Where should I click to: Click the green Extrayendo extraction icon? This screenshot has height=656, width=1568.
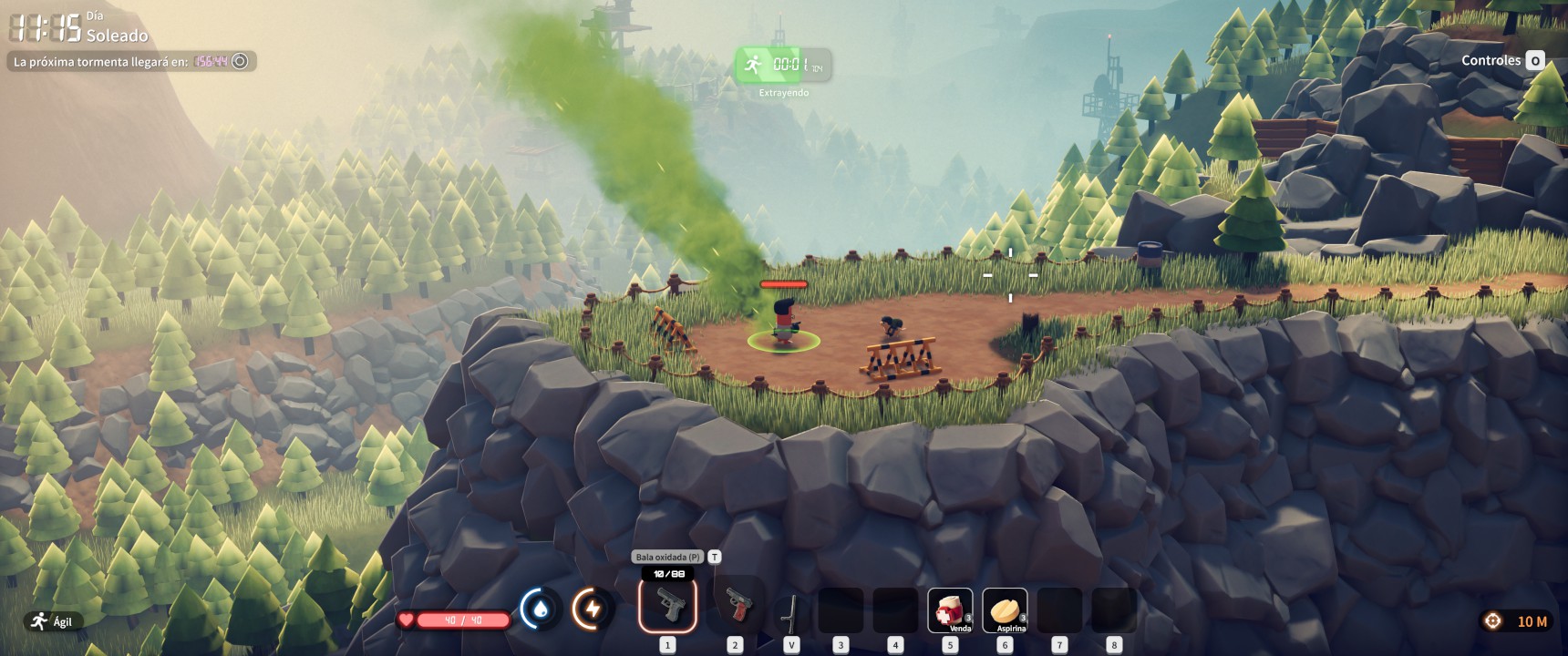coord(753,65)
